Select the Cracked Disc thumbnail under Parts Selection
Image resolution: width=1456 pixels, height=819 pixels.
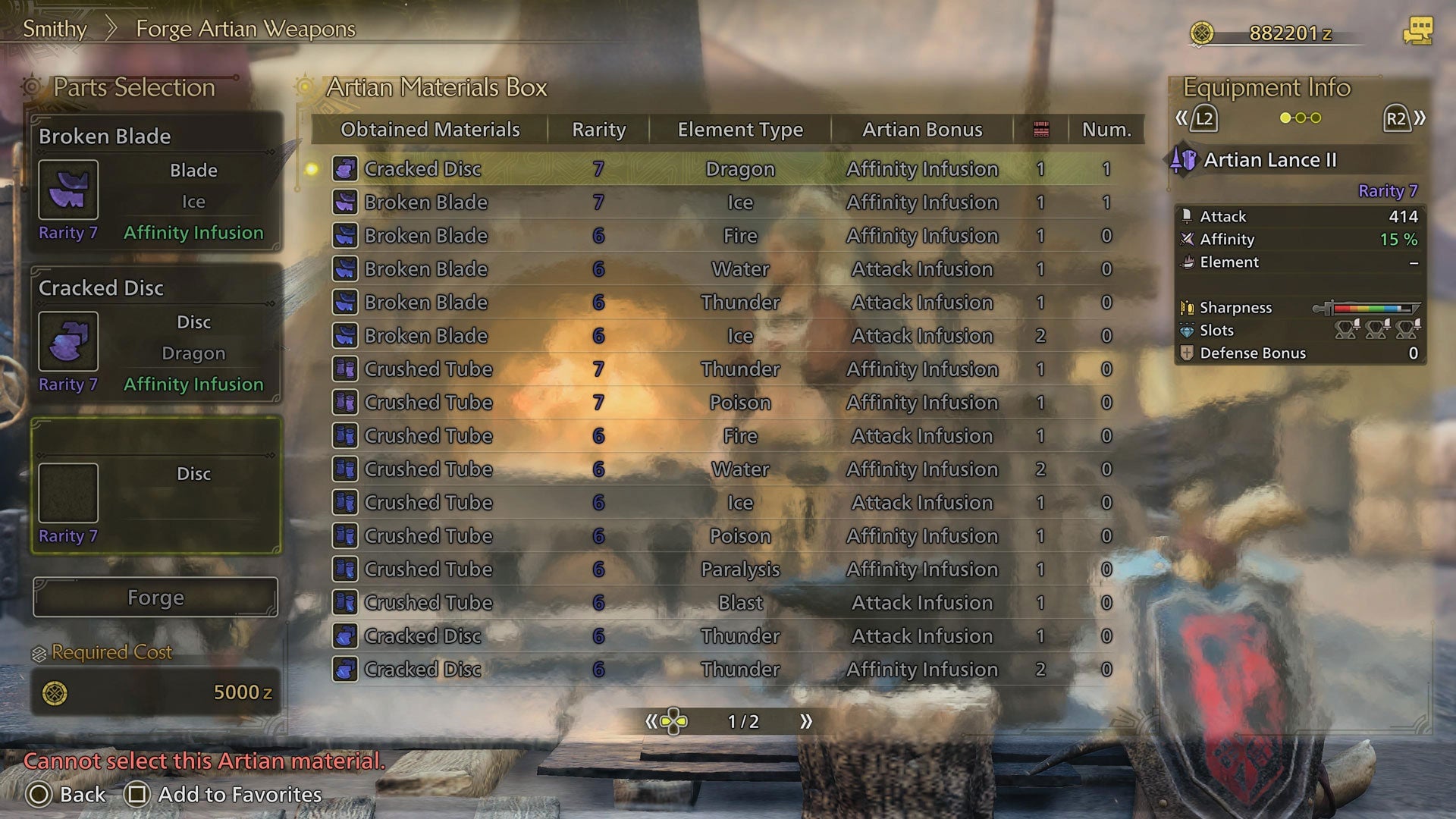point(68,341)
